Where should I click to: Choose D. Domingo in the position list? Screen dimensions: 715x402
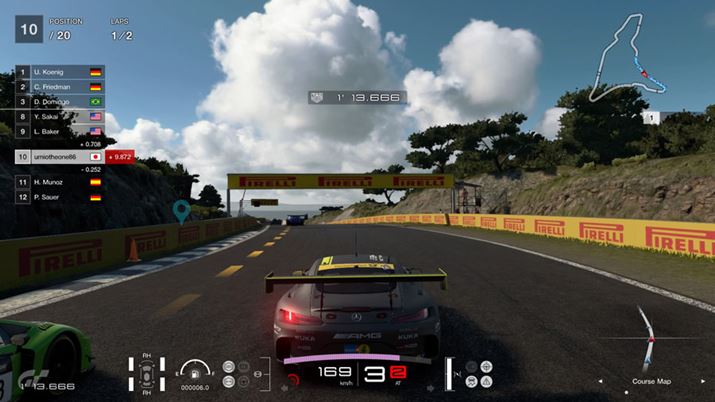click(x=58, y=102)
